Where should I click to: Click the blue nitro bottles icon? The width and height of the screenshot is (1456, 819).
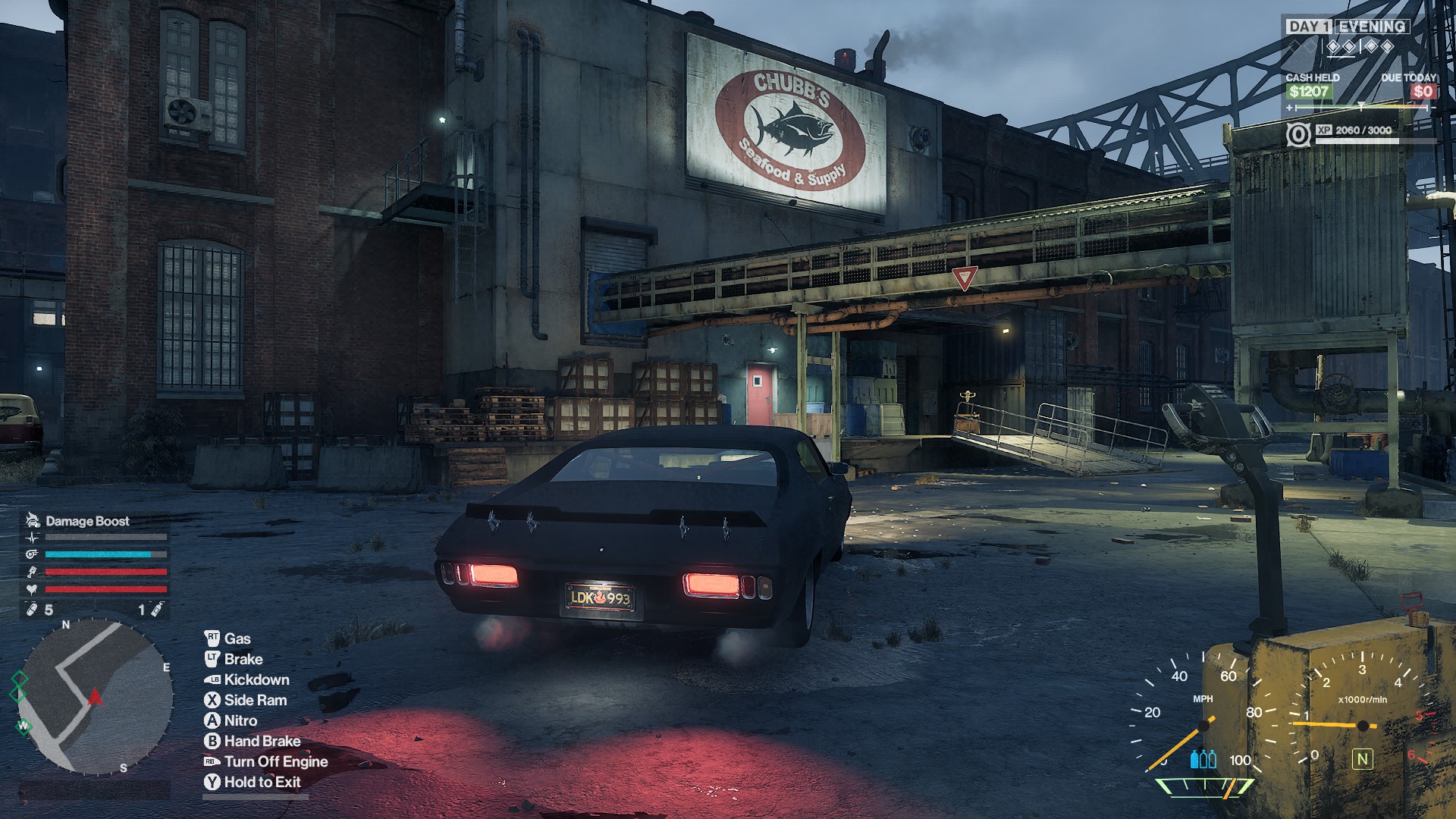point(1203,759)
